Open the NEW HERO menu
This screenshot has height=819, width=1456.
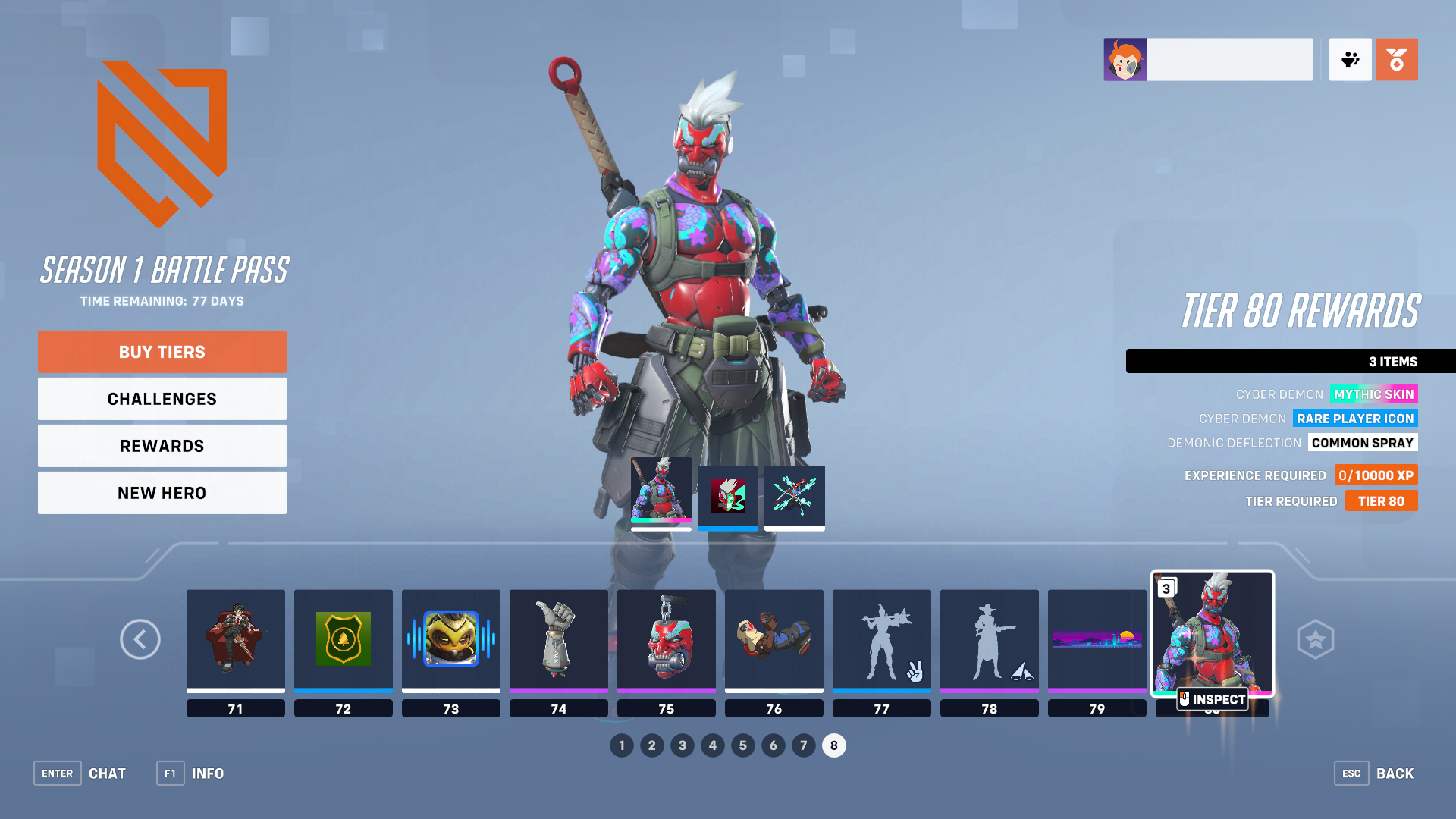(162, 492)
